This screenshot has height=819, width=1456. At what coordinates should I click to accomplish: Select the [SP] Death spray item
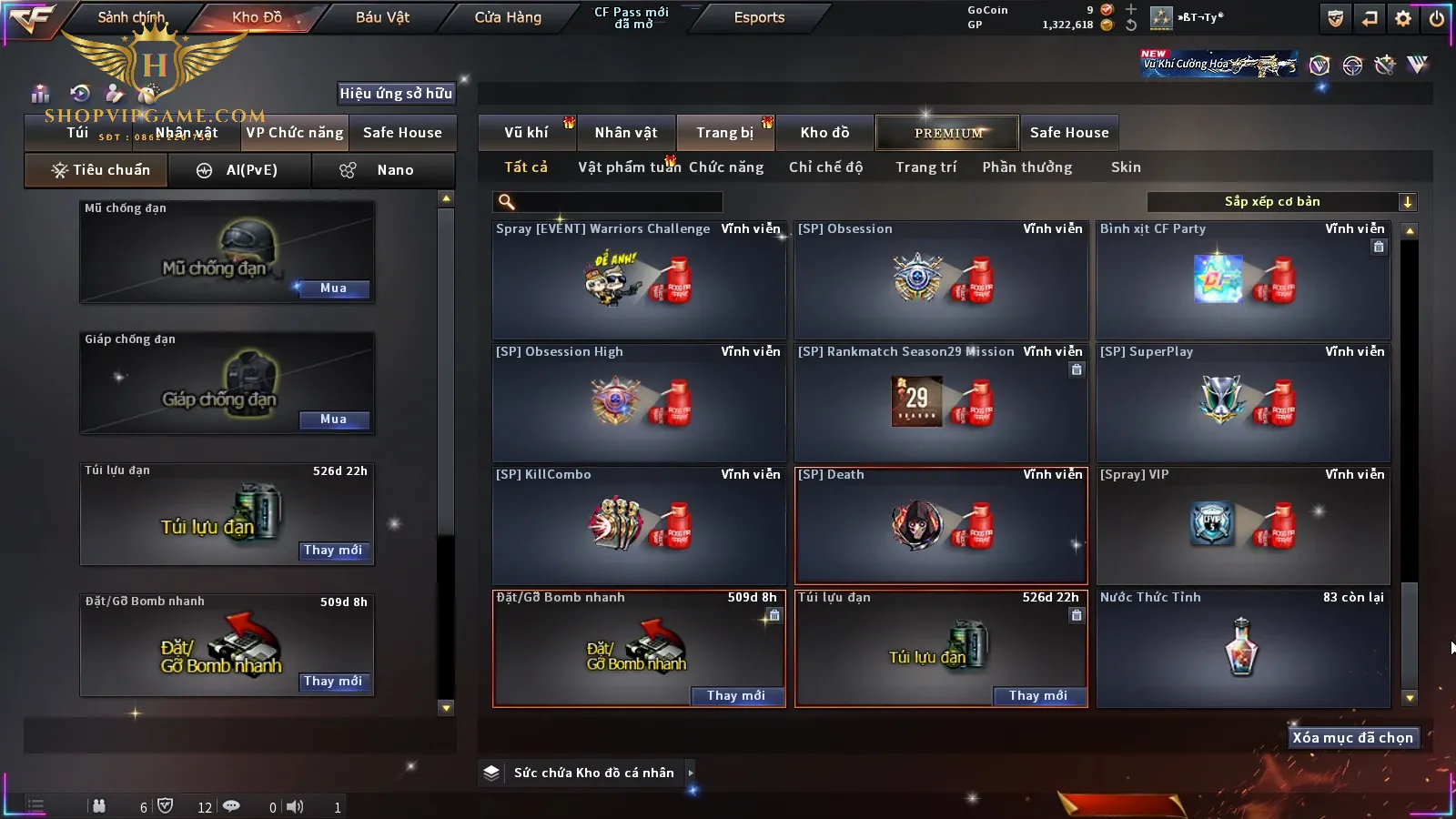[x=941, y=526]
